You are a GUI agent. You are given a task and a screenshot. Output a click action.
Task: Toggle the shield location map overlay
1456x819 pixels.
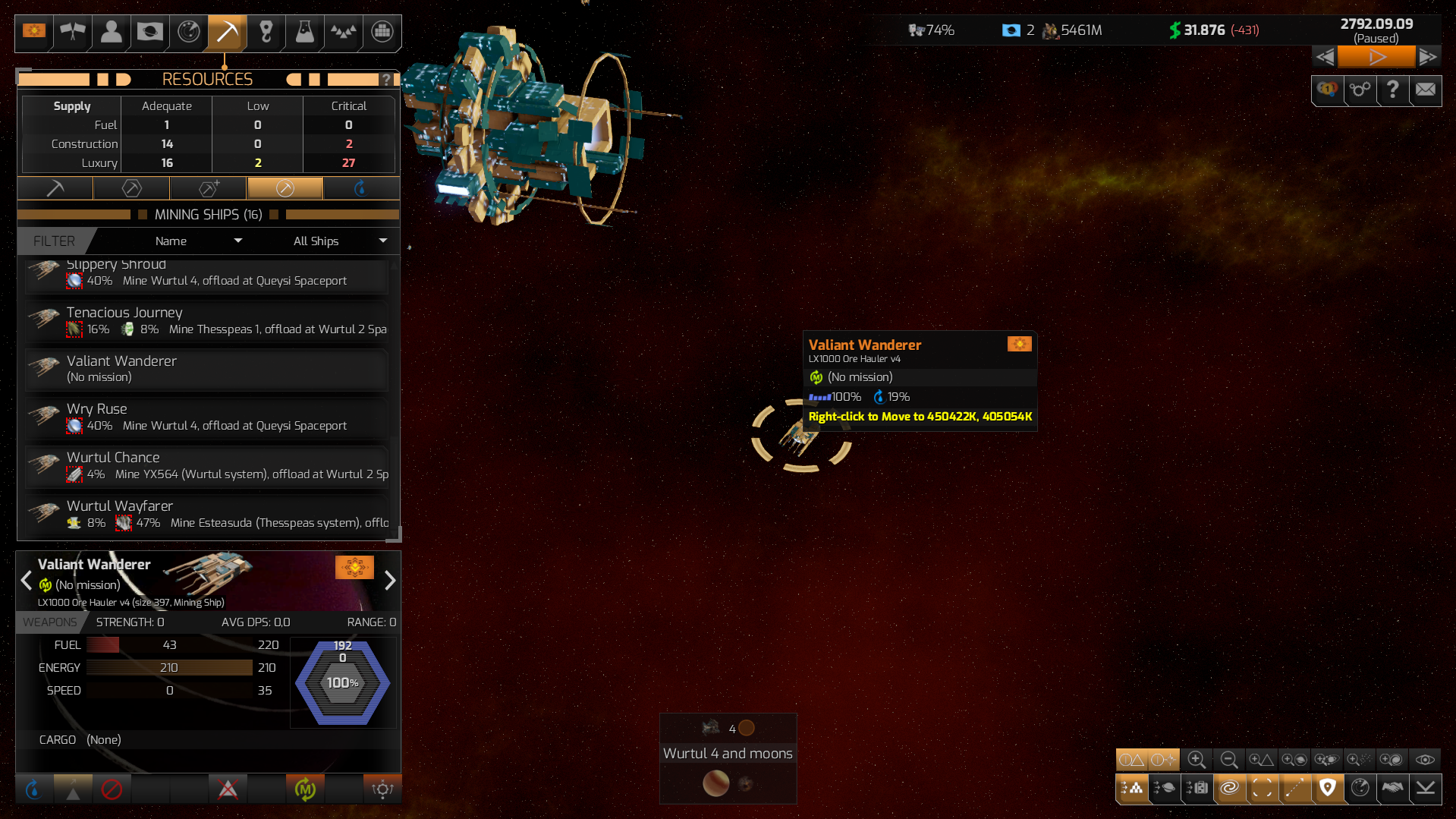tap(1328, 789)
